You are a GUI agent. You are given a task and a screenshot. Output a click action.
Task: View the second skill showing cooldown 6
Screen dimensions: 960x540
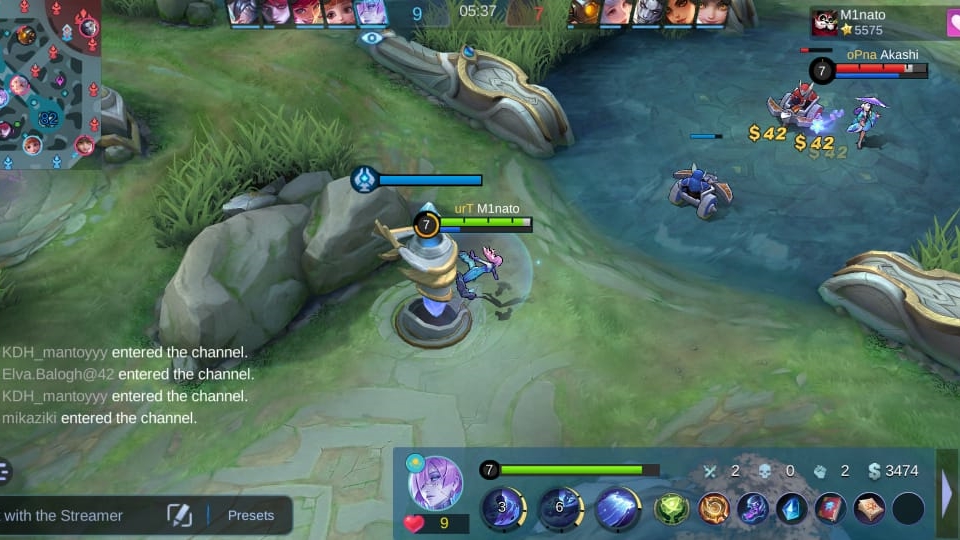coord(561,508)
